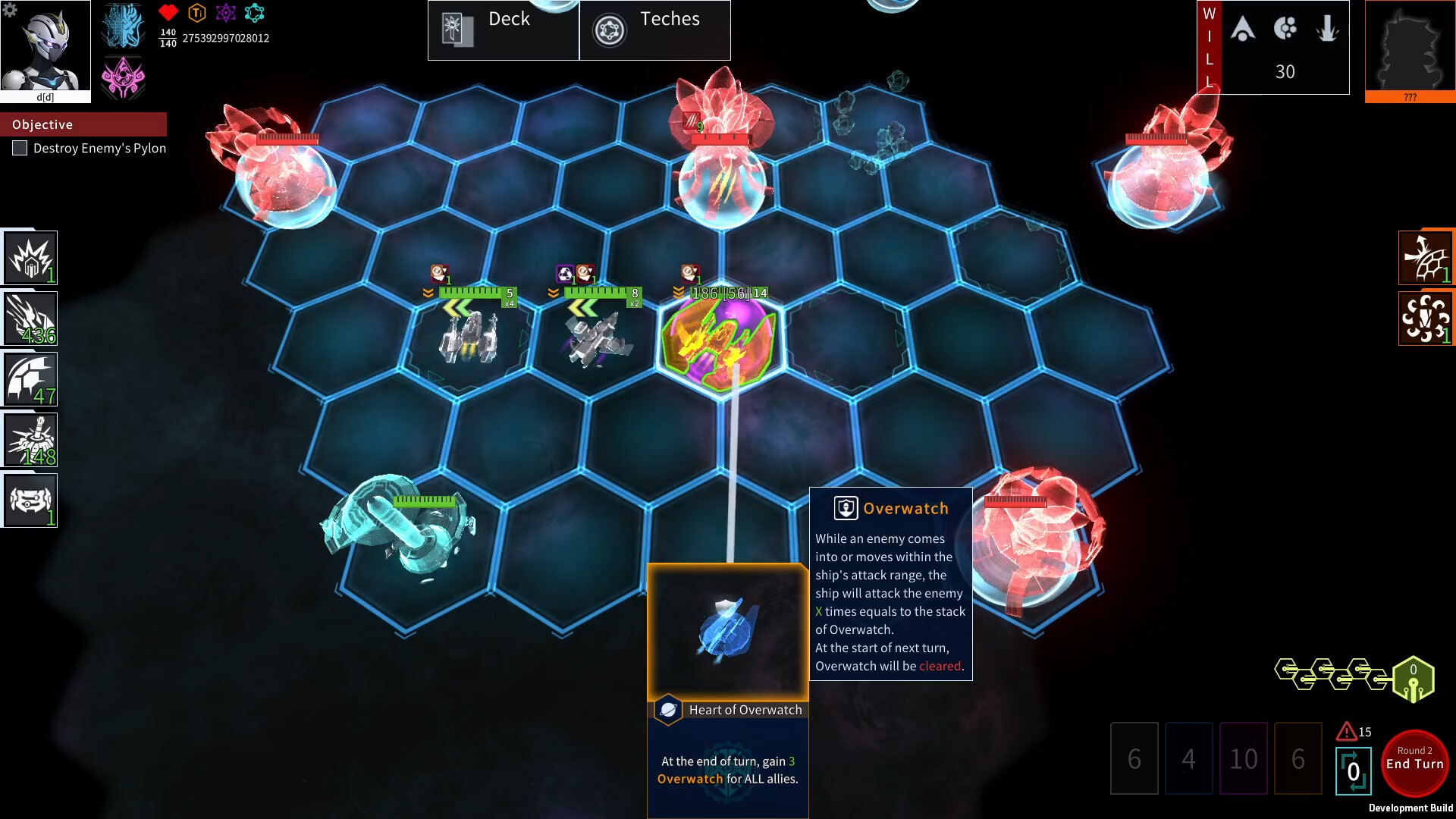
Task: Click the red warning triangle showing 15
Action: click(x=1345, y=731)
